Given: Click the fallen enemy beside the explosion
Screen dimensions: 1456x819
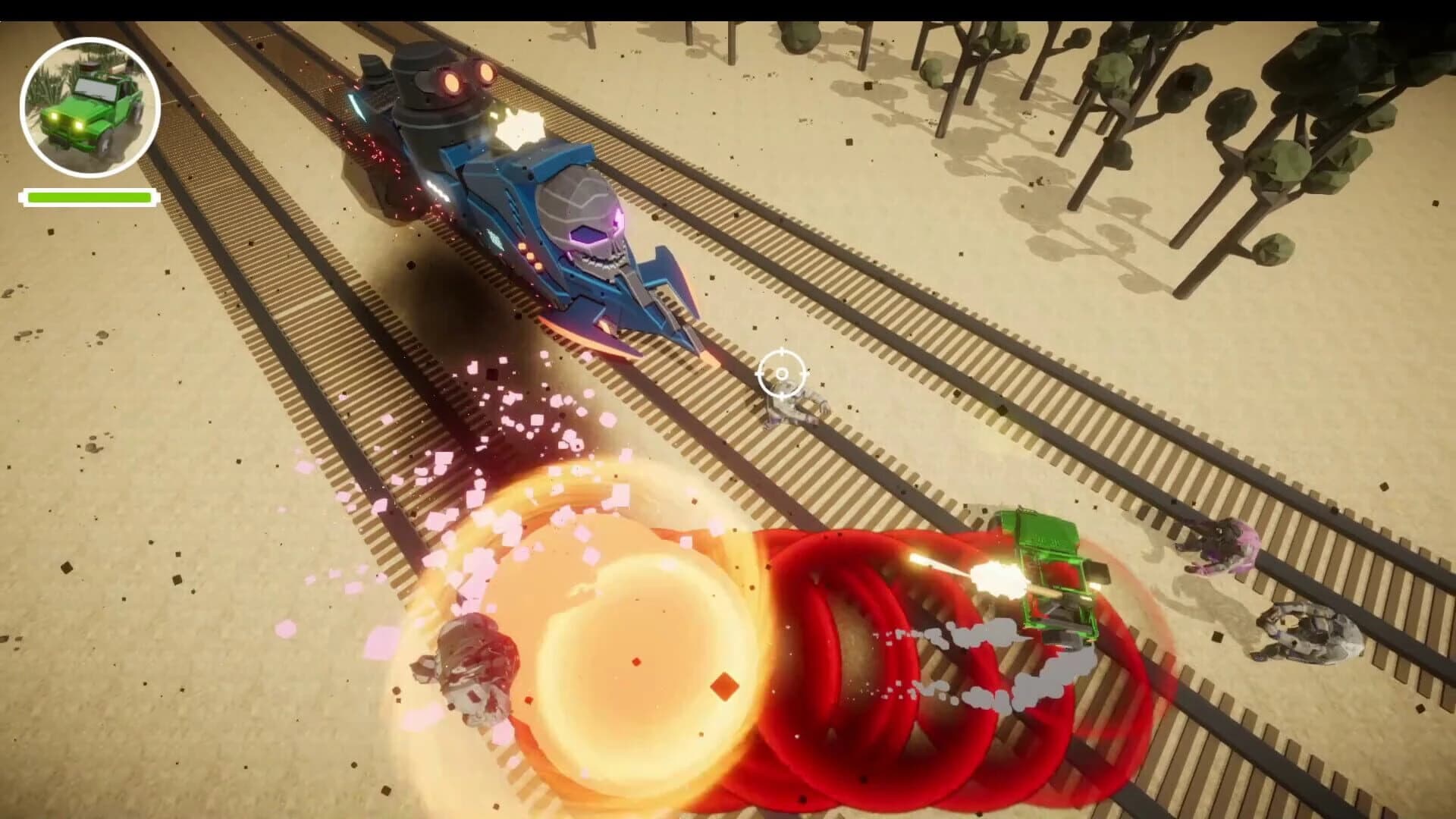Looking at the screenshot, I should click(470, 667).
